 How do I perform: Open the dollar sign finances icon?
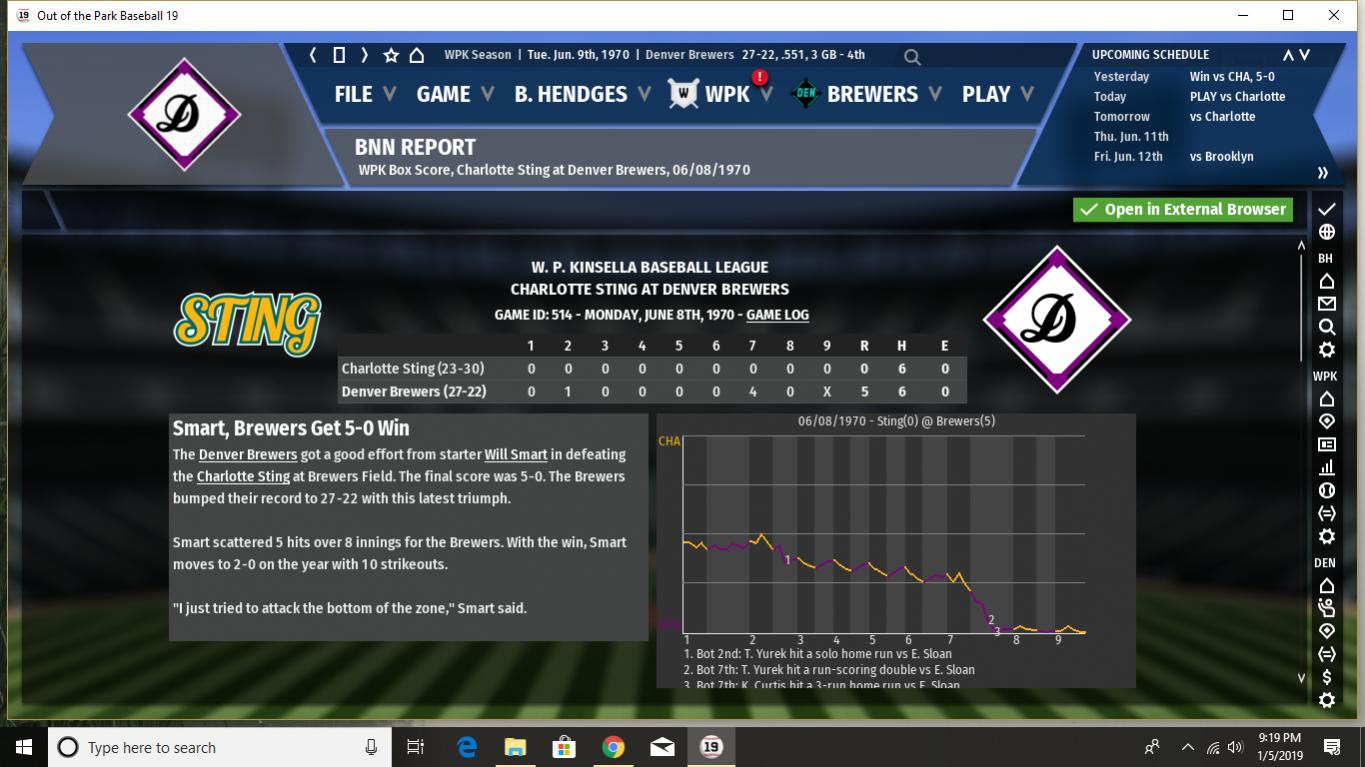tap(1327, 677)
